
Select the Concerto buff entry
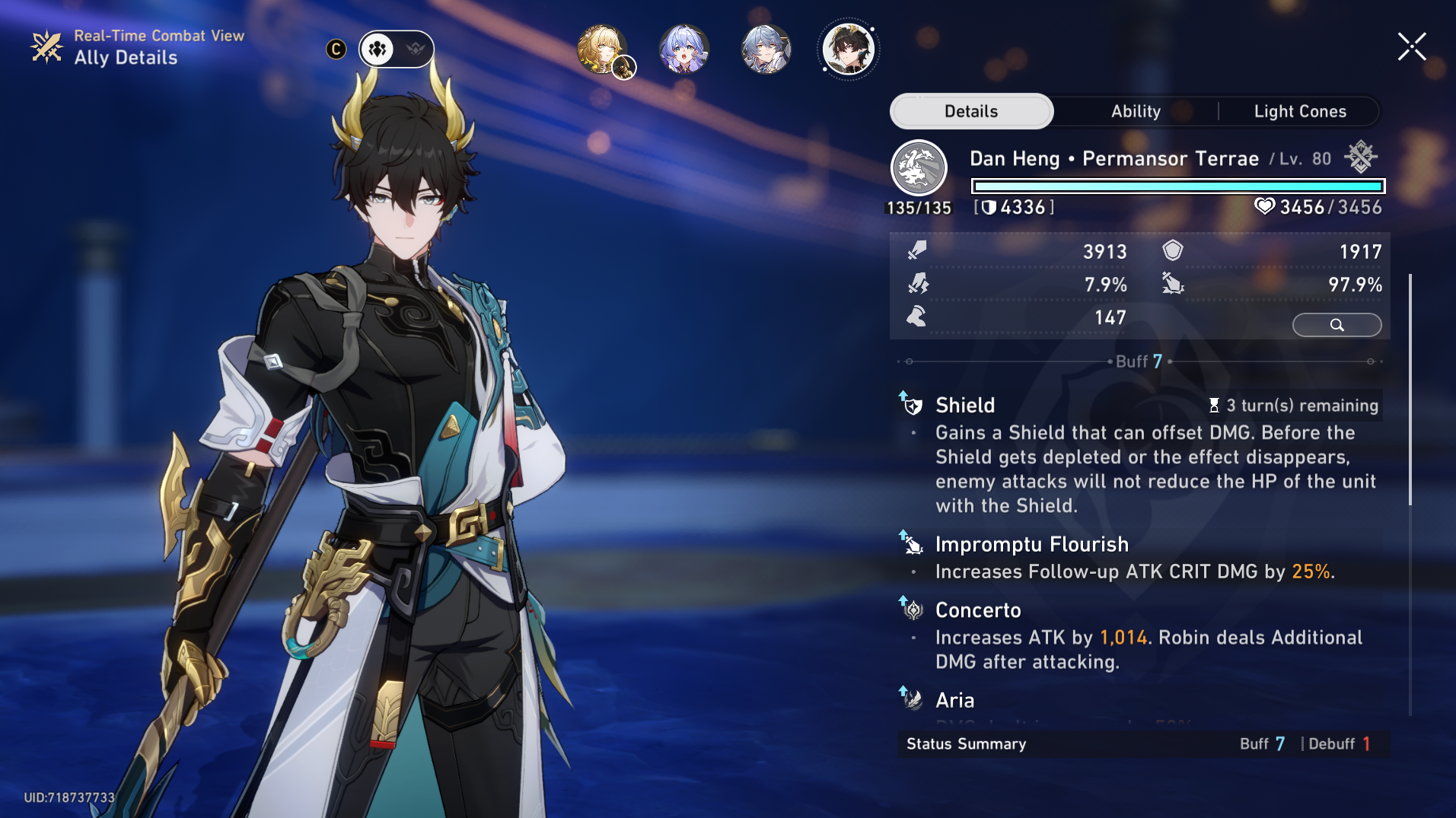(978, 610)
